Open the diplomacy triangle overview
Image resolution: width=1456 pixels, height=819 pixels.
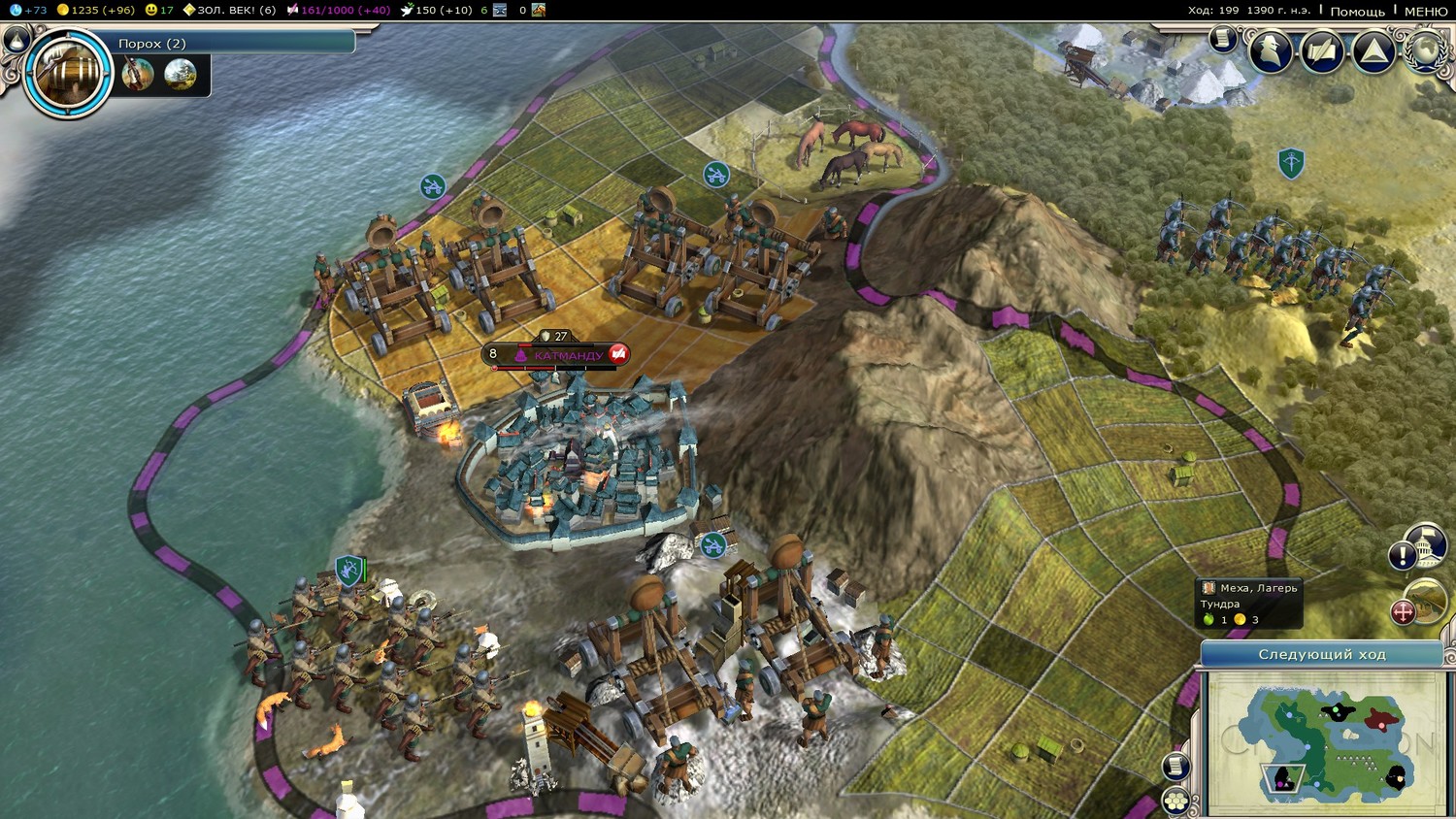coord(1373,50)
